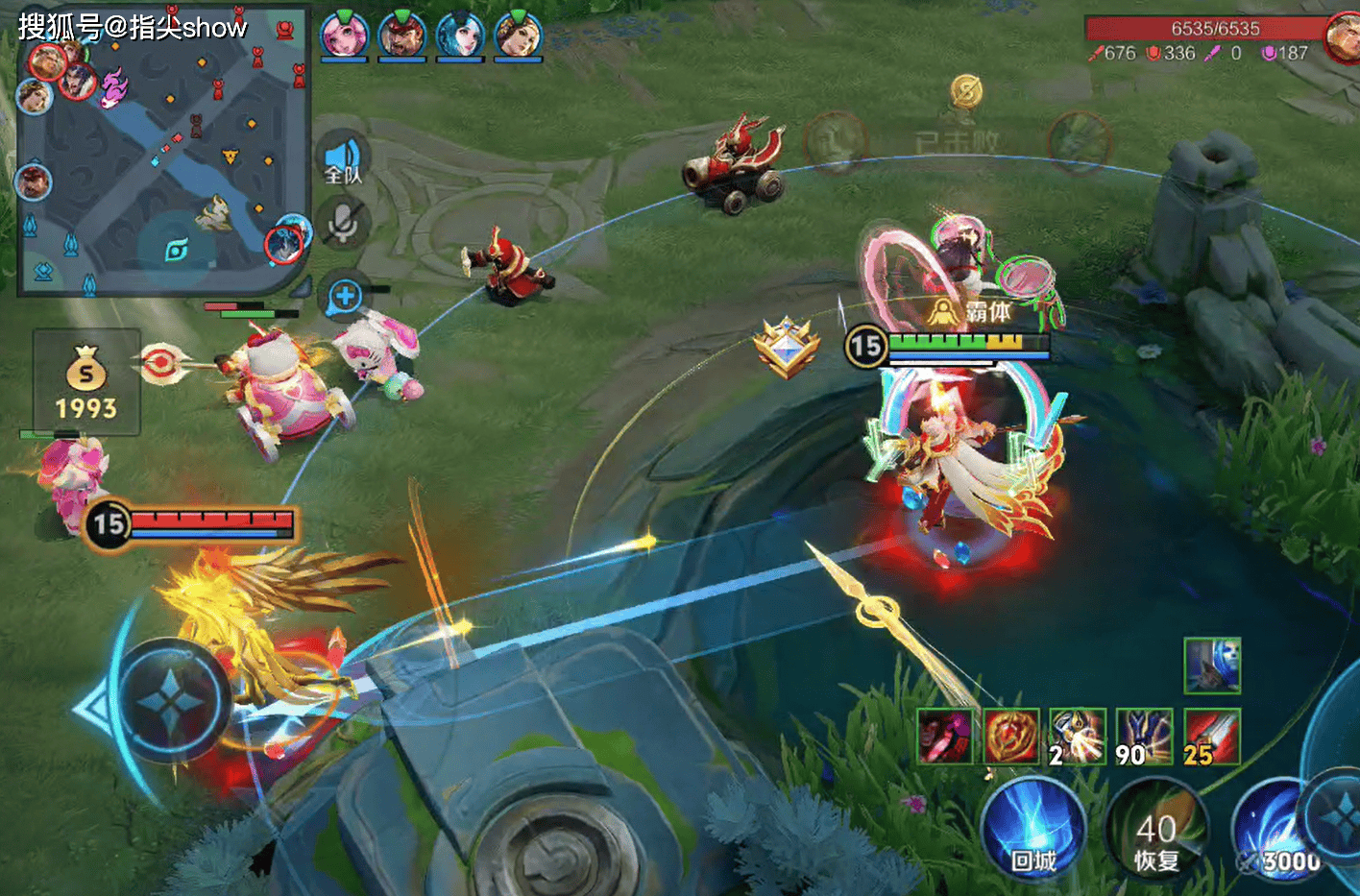Image resolution: width=1360 pixels, height=896 pixels.
Task: Click the hero portrait beside 6535/6535
Action: pyautogui.click(x=1342, y=38)
